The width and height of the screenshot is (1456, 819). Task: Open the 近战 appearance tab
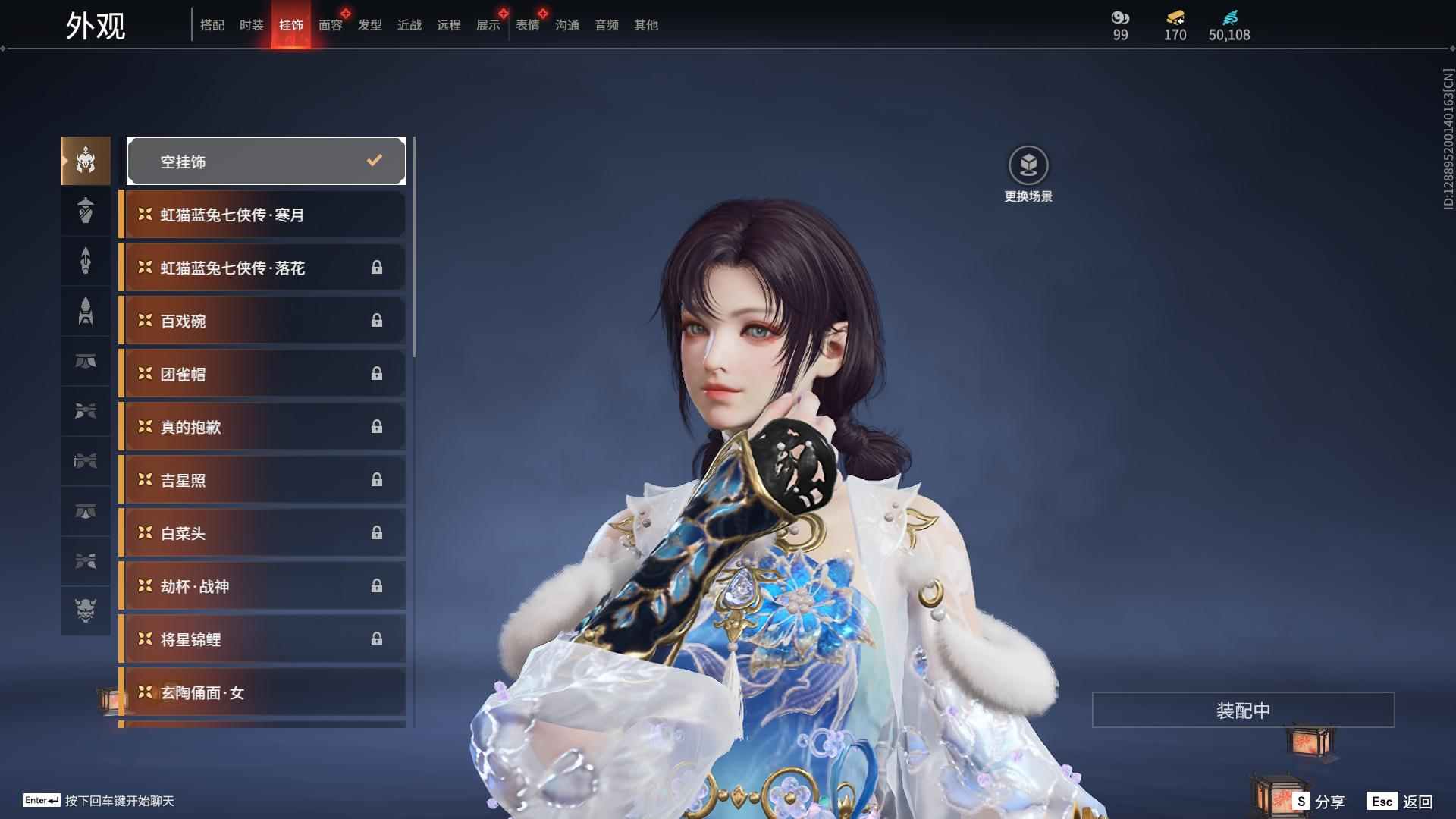tap(409, 25)
